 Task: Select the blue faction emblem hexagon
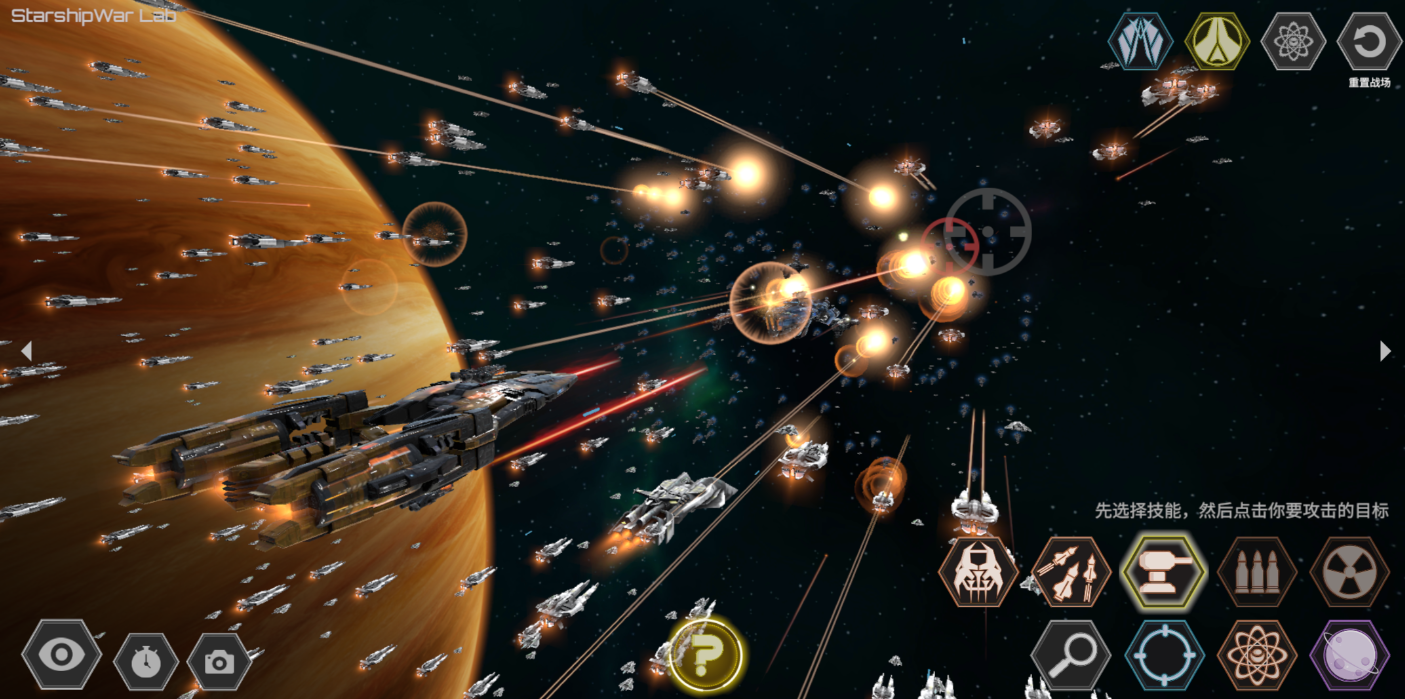coord(1140,41)
